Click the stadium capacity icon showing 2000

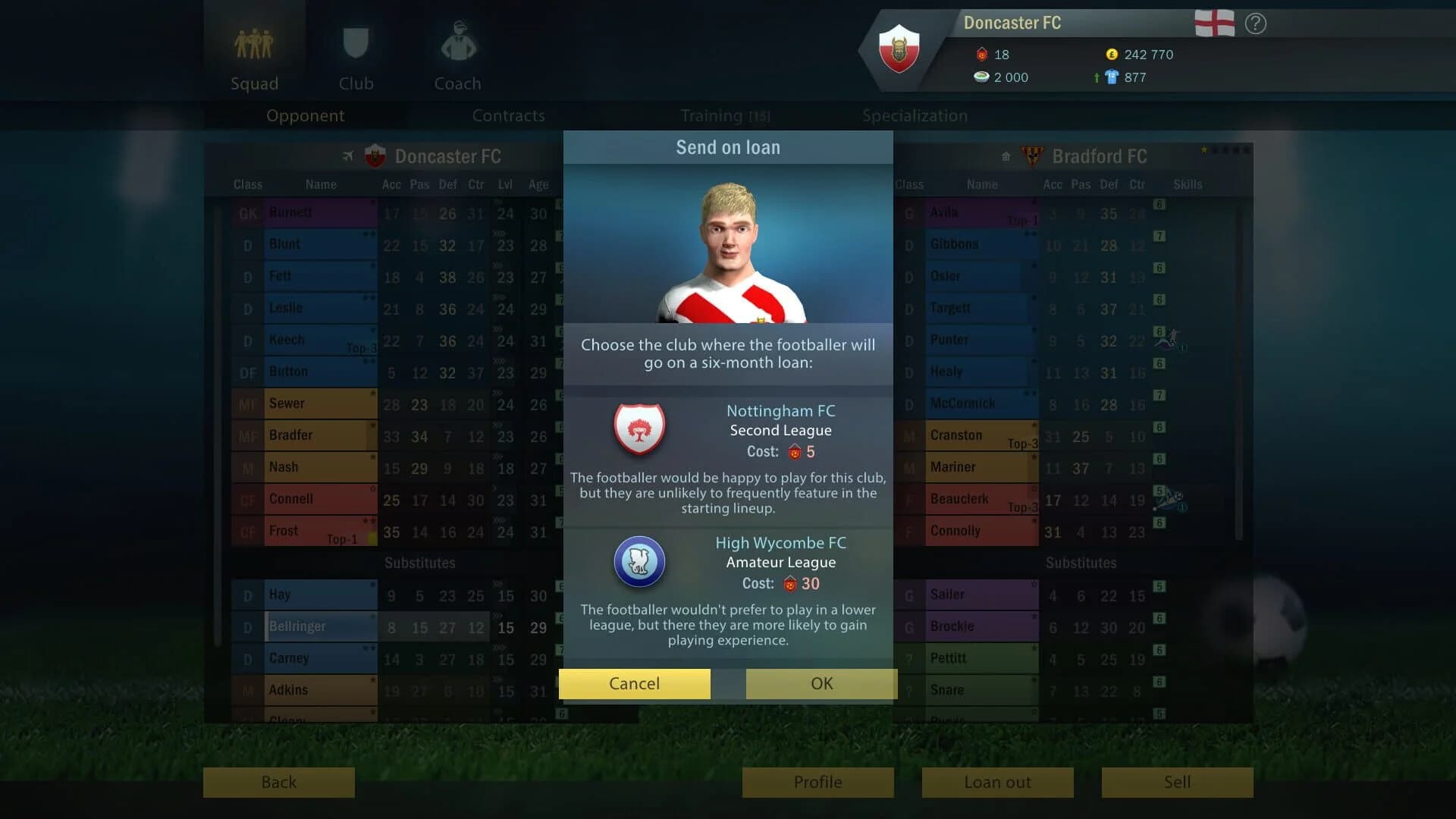(981, 77)
